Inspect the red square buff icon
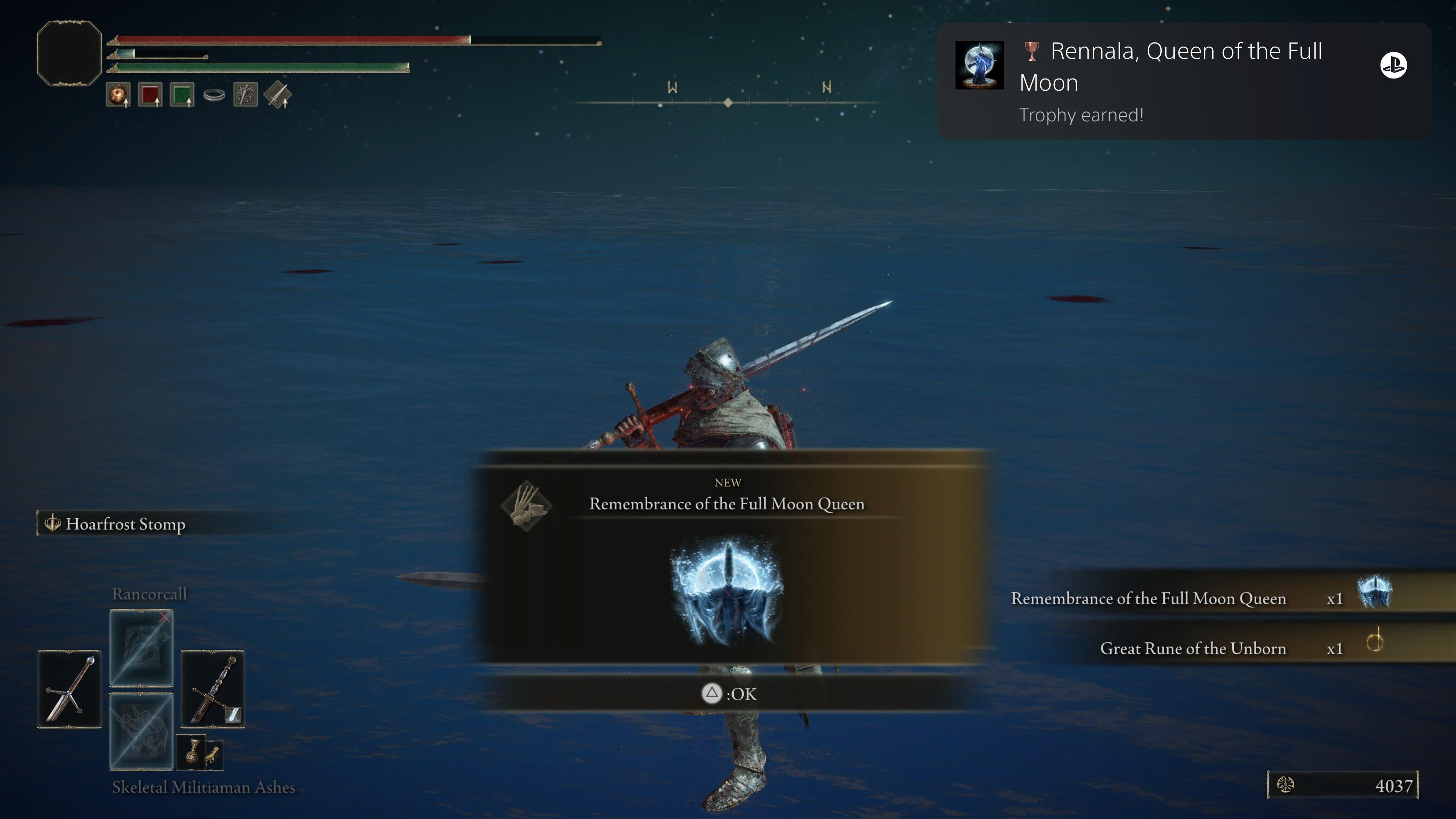 150,95
